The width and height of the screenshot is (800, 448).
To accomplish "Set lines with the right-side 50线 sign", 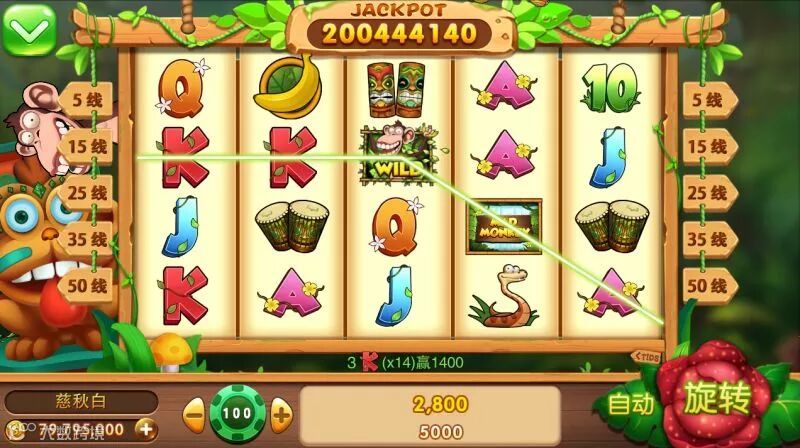I will point(708,286).
